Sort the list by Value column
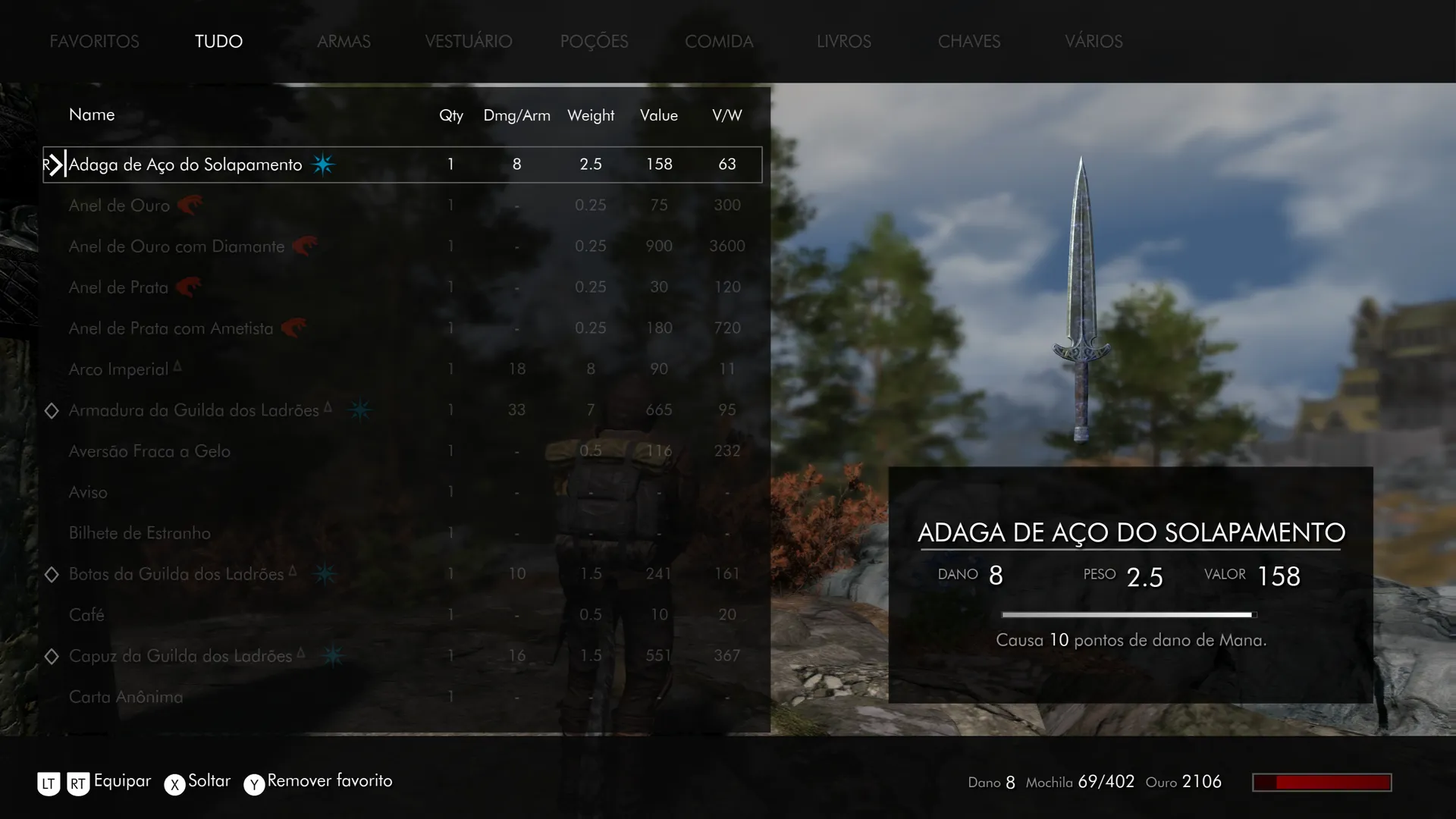The image size is (1456, 819). coord(658,115)
